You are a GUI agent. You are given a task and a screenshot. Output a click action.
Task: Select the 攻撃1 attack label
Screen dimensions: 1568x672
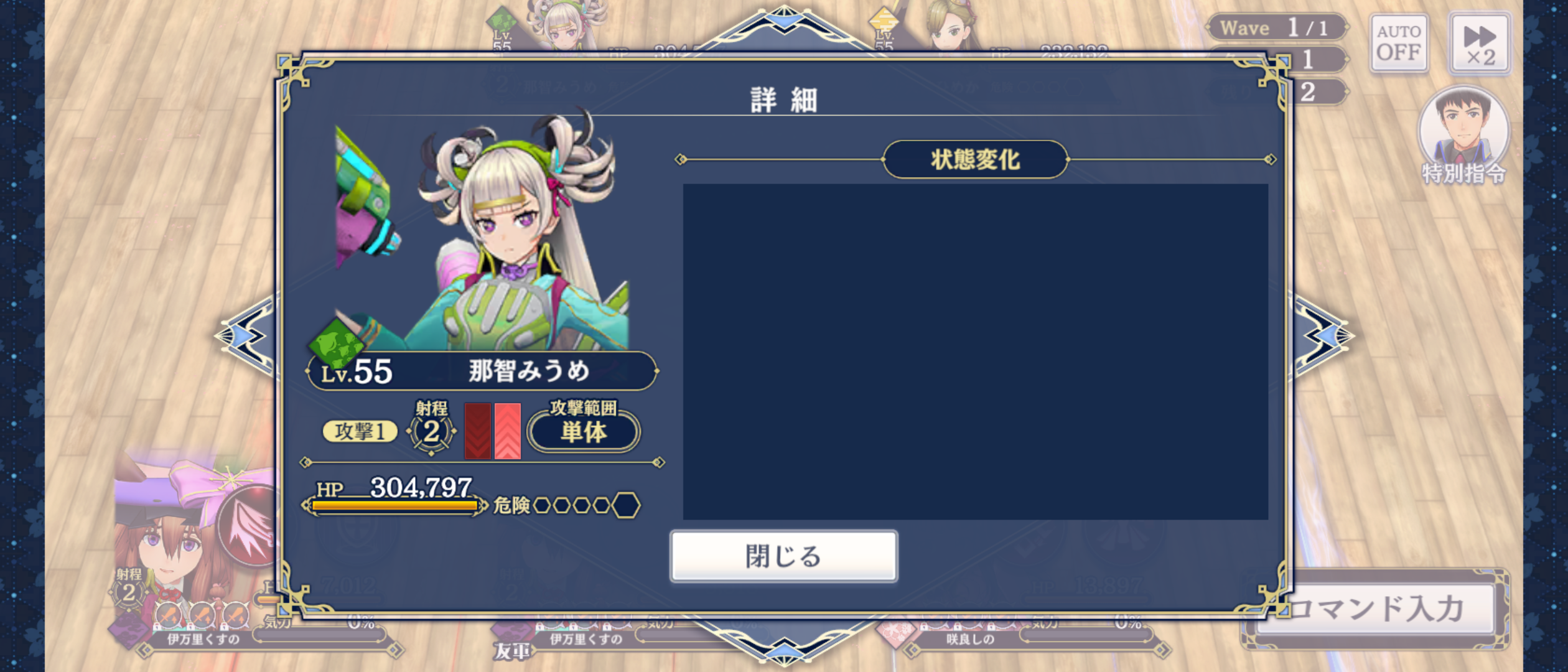click(x=360, y=431)
